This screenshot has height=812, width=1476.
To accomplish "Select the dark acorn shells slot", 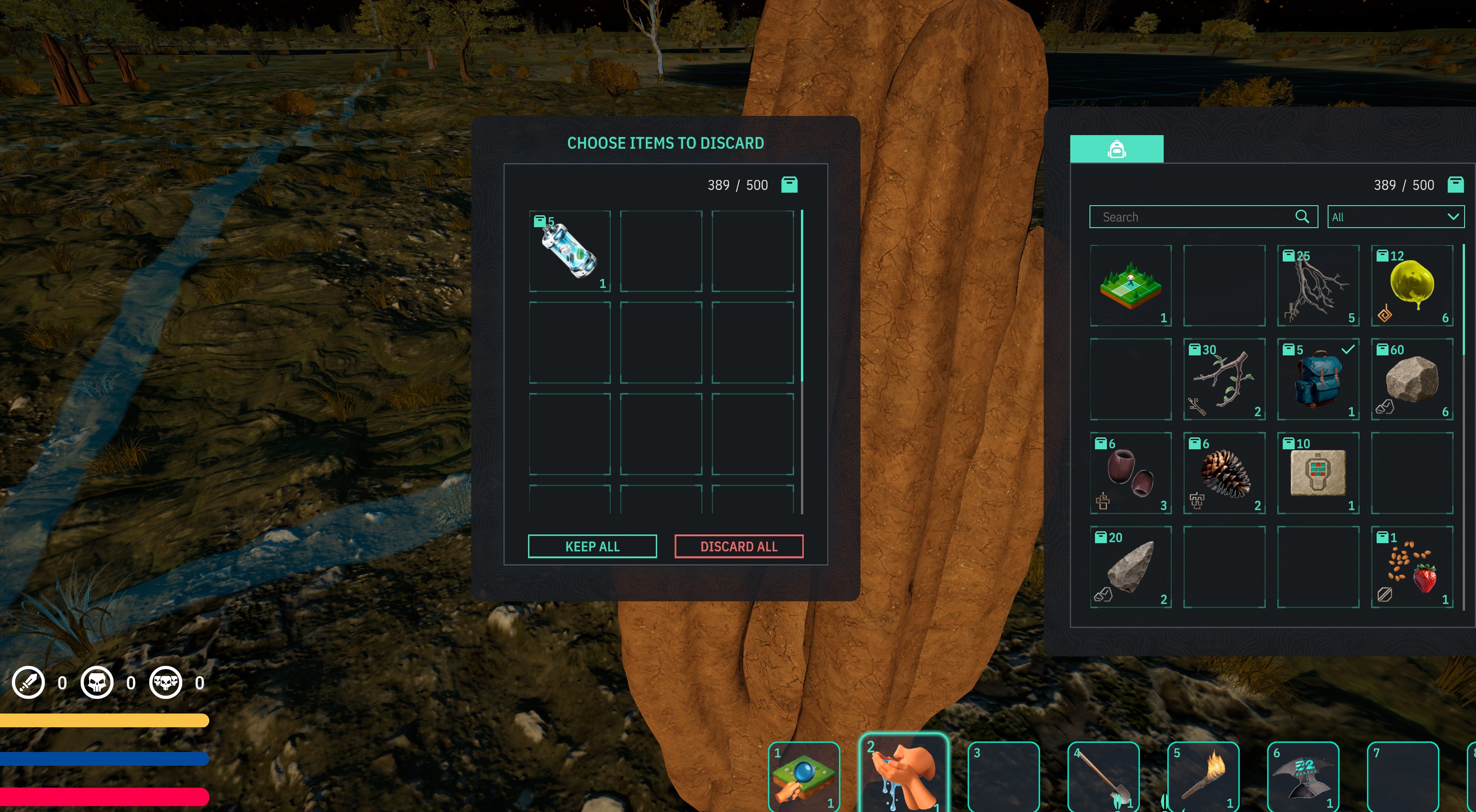I will (1131, 474).
